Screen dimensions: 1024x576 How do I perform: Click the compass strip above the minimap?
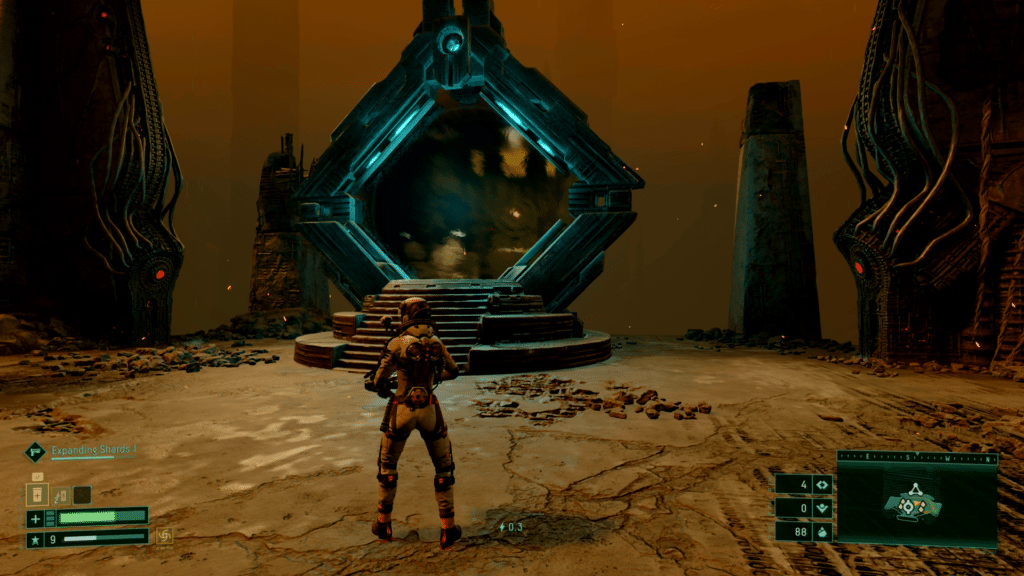(917, 458)
